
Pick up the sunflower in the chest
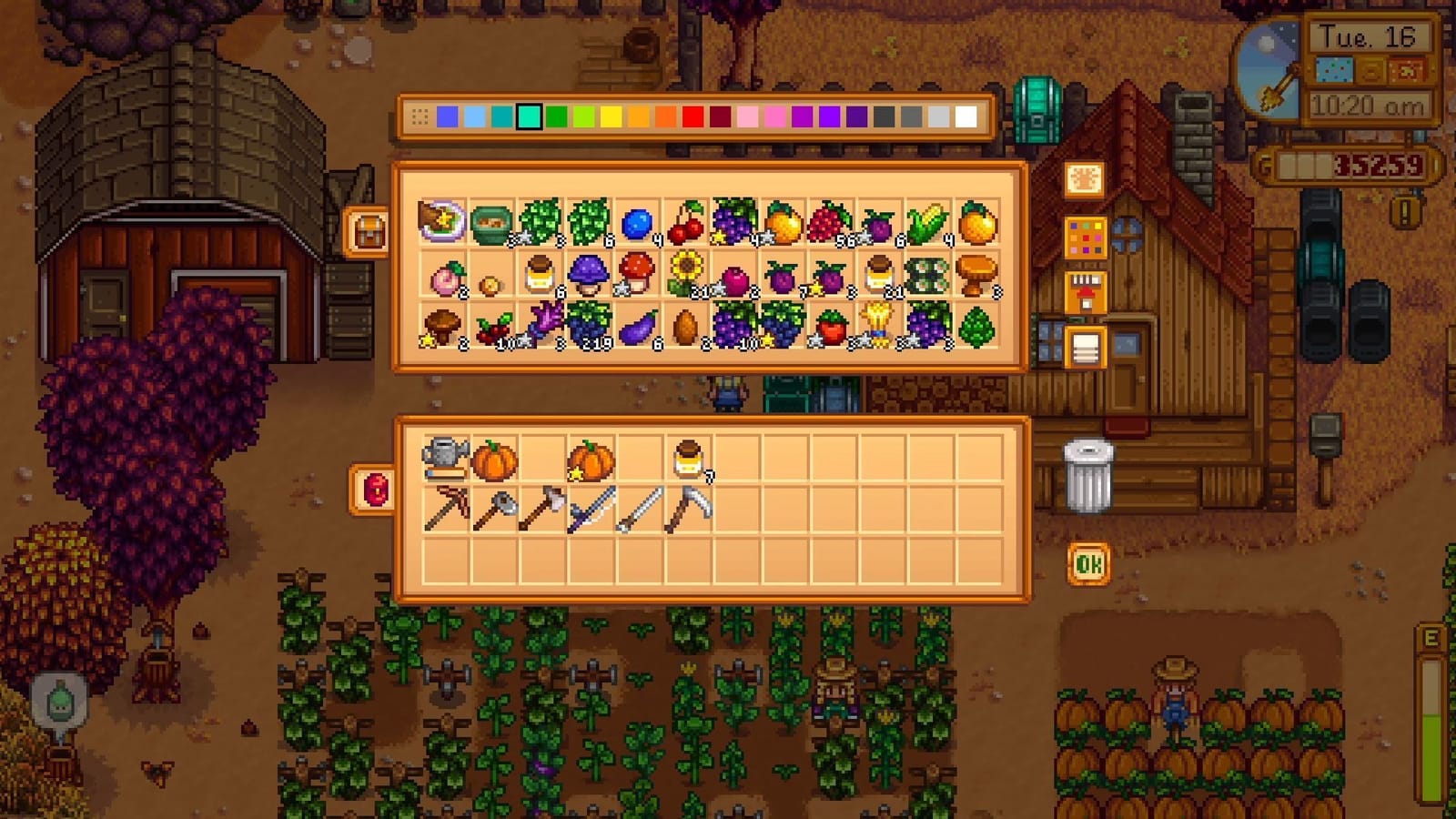(x=684, y=273)
